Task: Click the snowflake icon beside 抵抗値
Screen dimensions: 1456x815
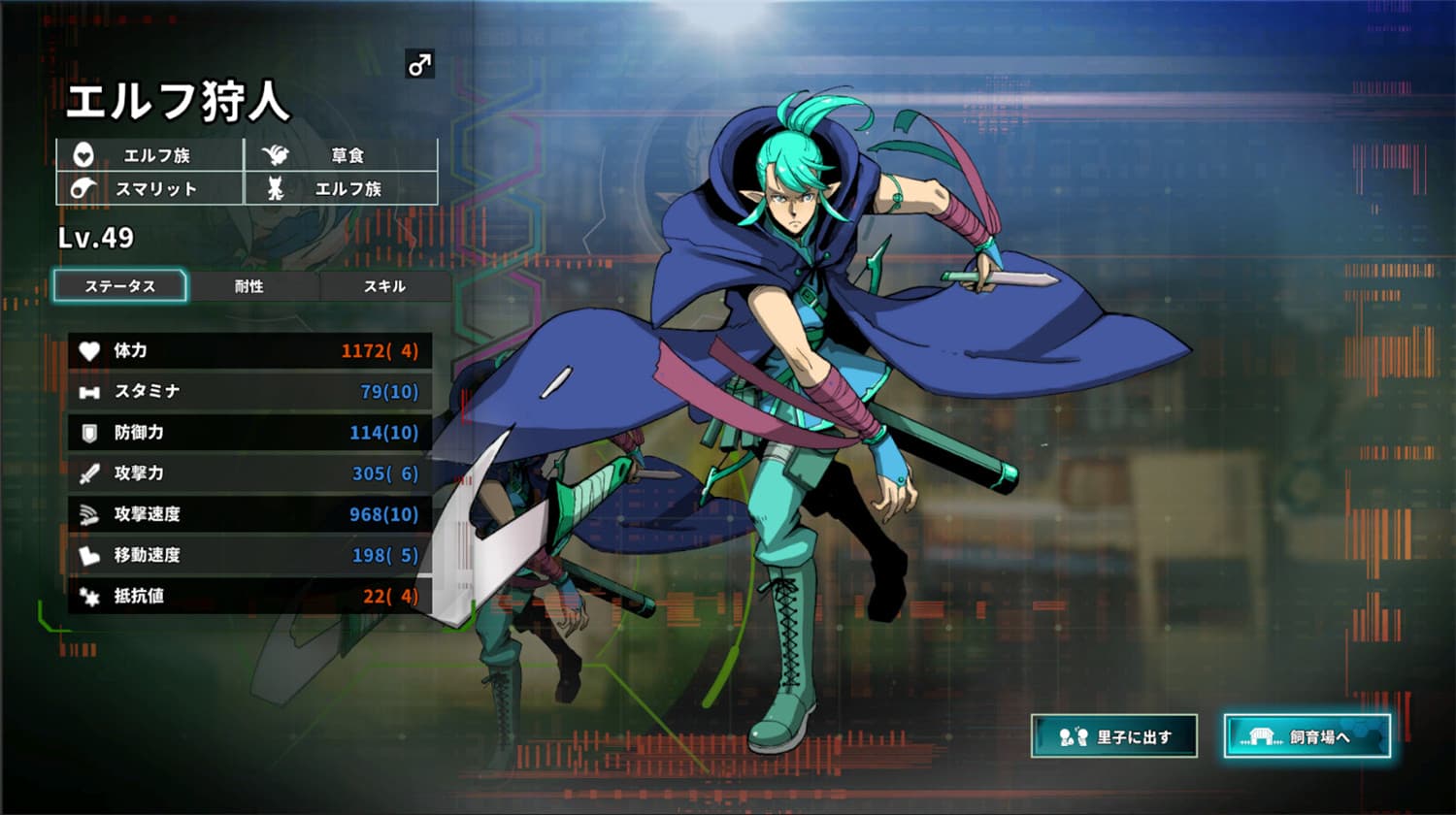Action: coord(87,597)
